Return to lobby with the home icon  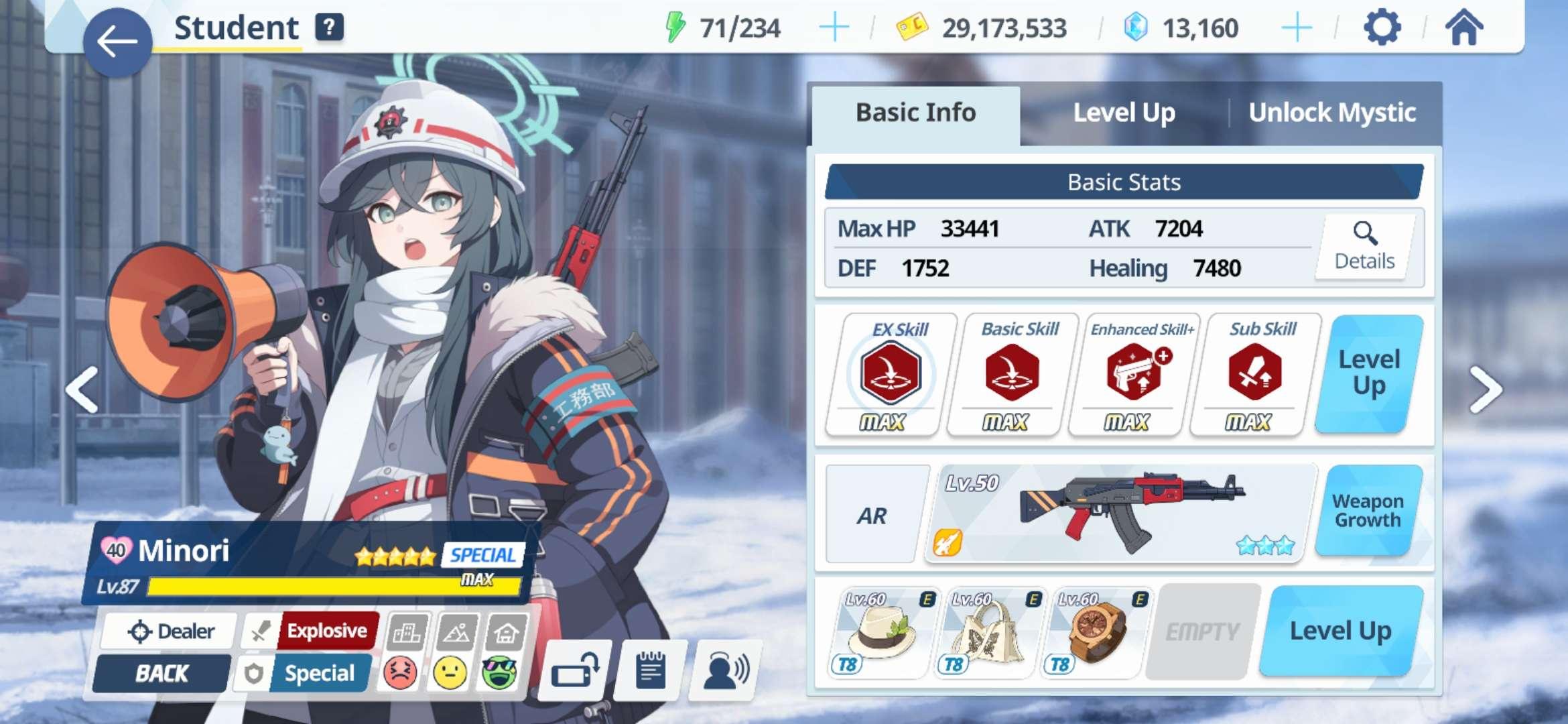1464,28
